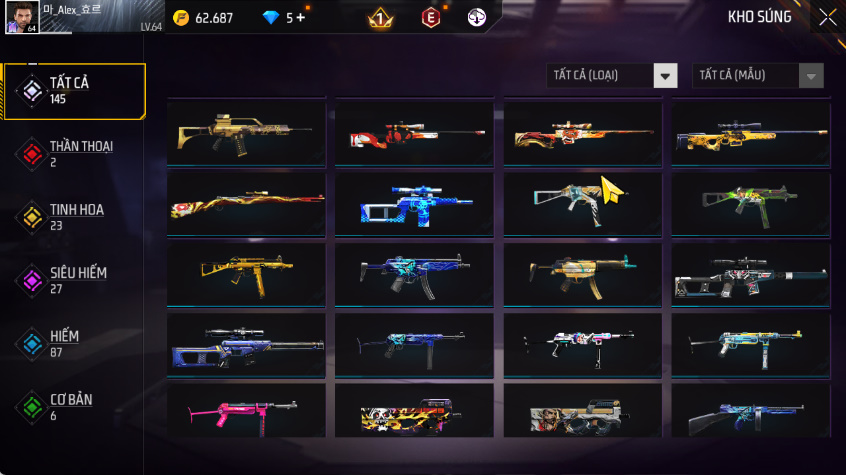The height and width of the screenshot is (475, 846).
Task: Expand the Tất Cả (Mẫu) model dropdown
Action: (758, 76)
